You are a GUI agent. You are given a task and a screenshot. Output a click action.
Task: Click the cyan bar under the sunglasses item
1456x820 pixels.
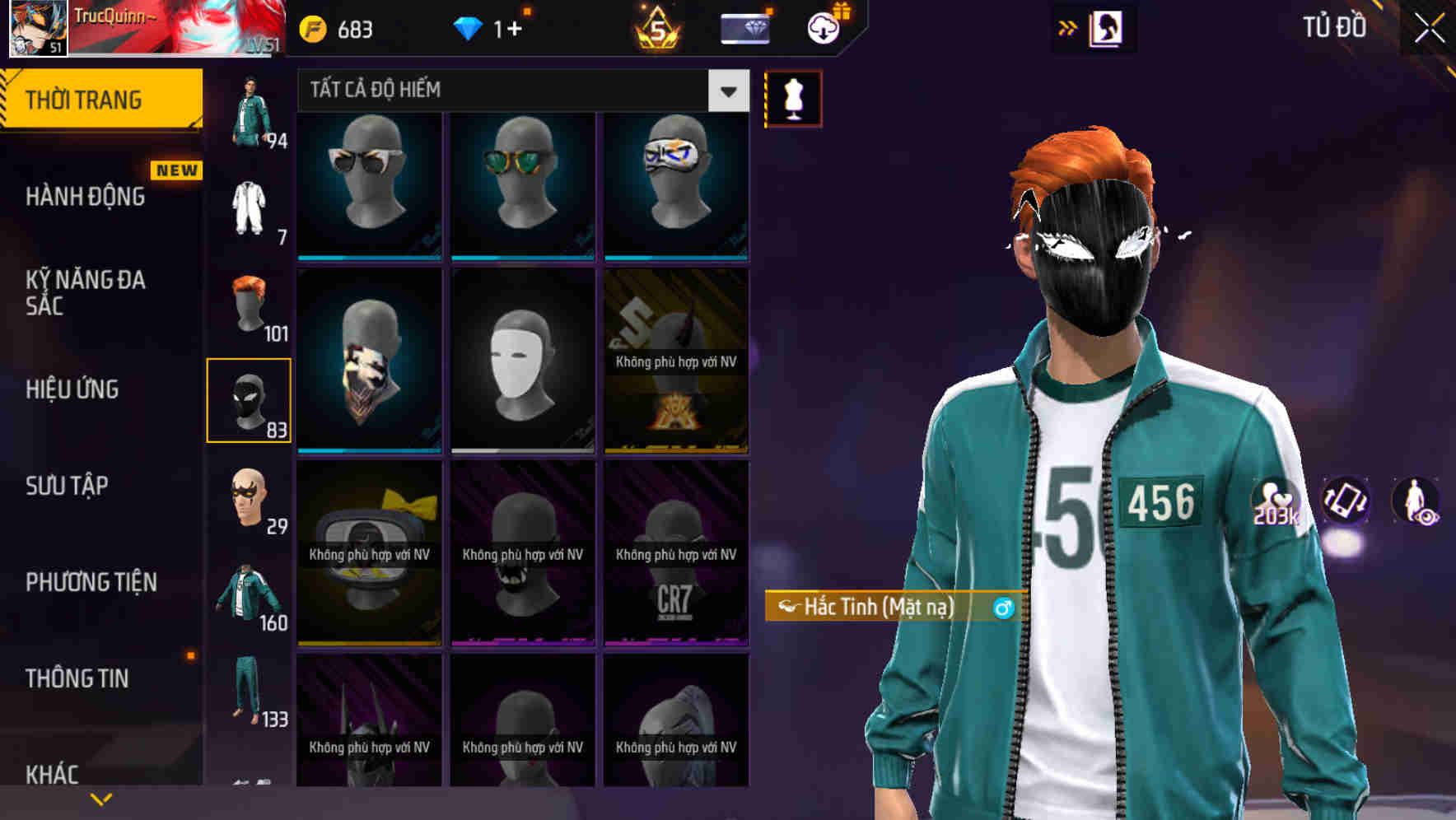(368, 256)
